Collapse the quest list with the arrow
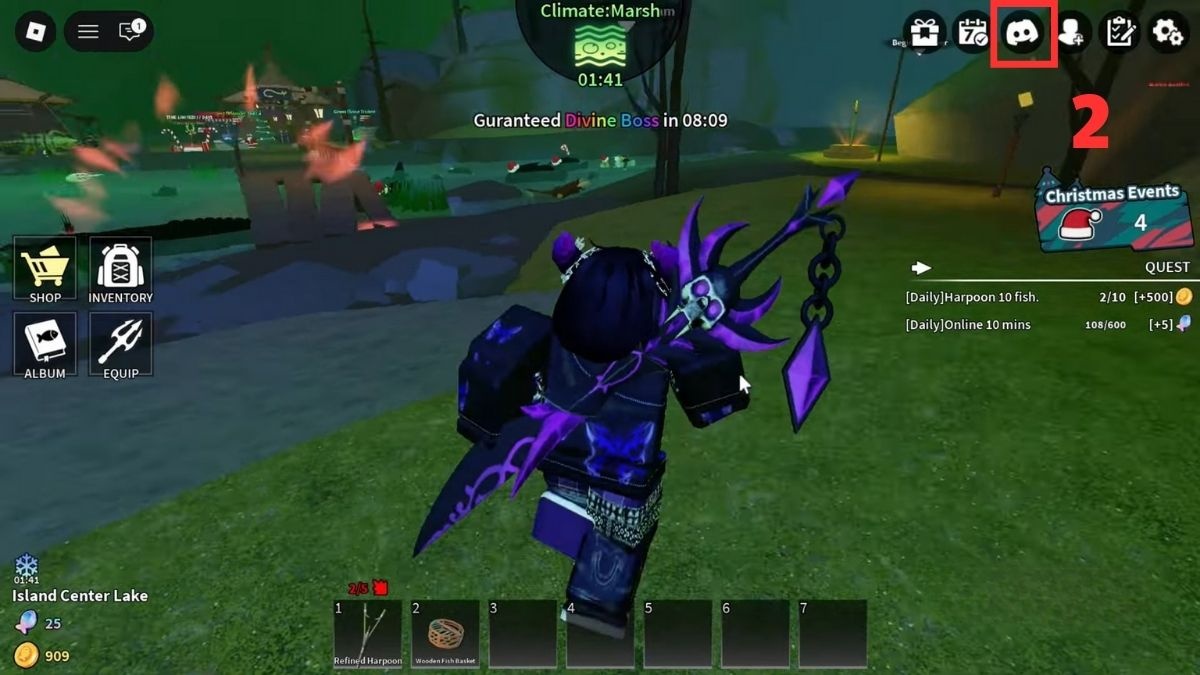This screenshot has height=675, width=1200. (x=921, y=268)
